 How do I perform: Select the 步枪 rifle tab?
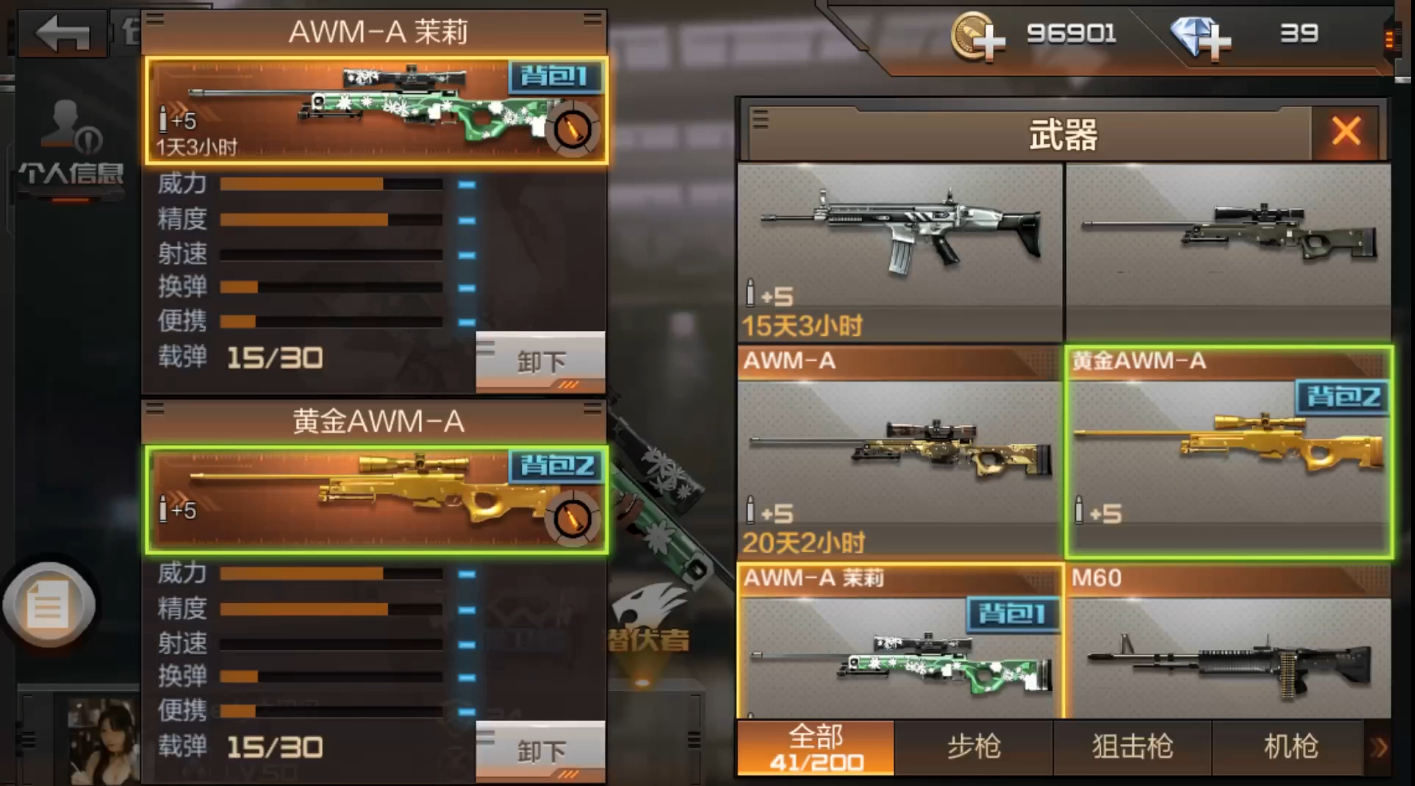(972, 747)
